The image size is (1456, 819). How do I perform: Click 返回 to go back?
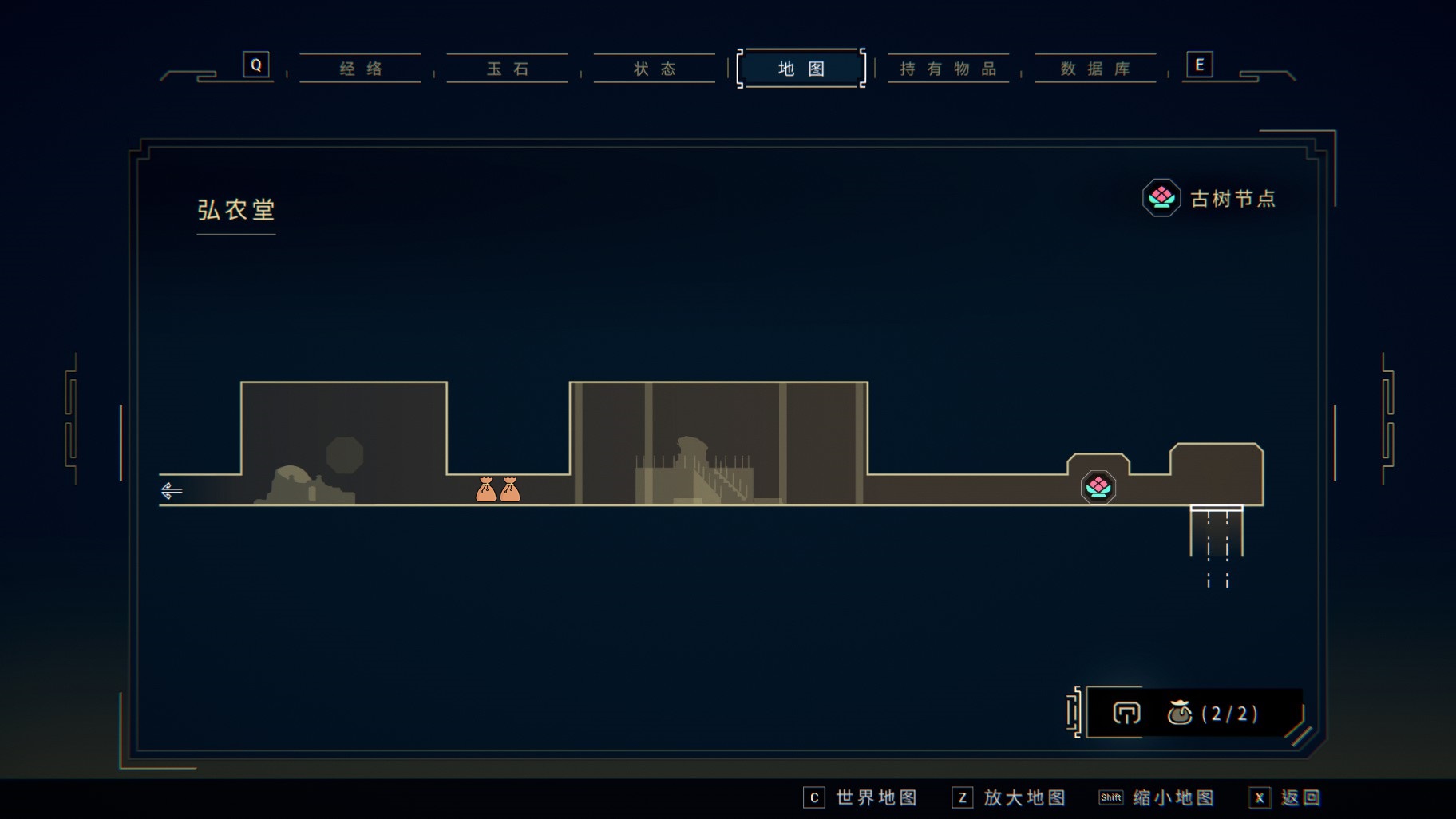coord(1287,797)
